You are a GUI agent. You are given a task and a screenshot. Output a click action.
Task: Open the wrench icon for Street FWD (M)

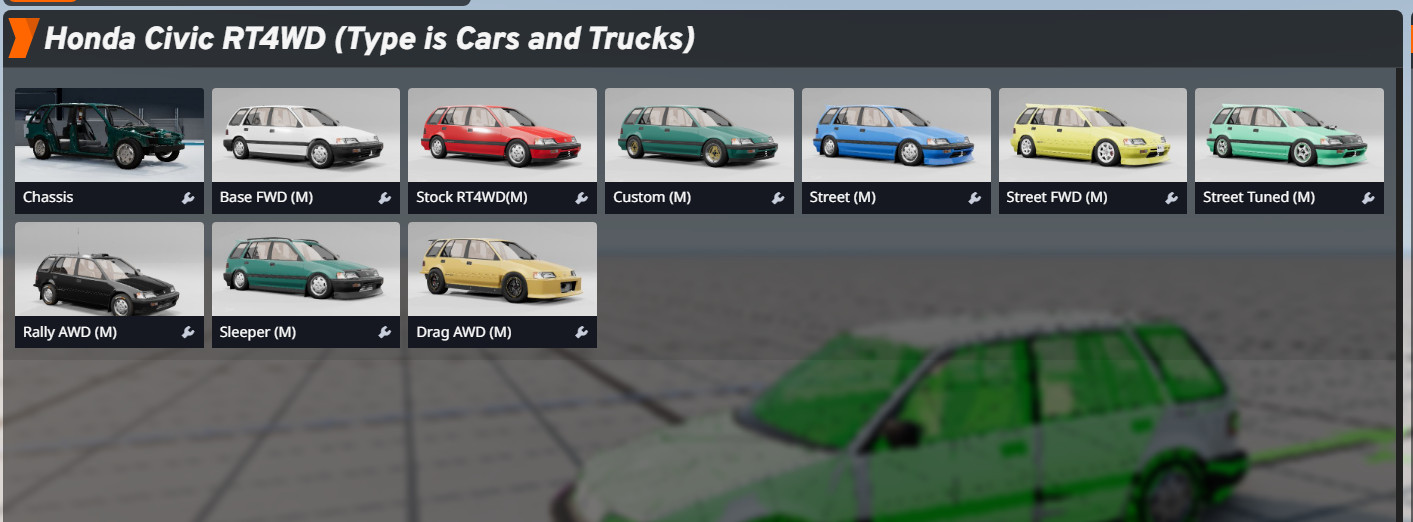[1172, 198]
